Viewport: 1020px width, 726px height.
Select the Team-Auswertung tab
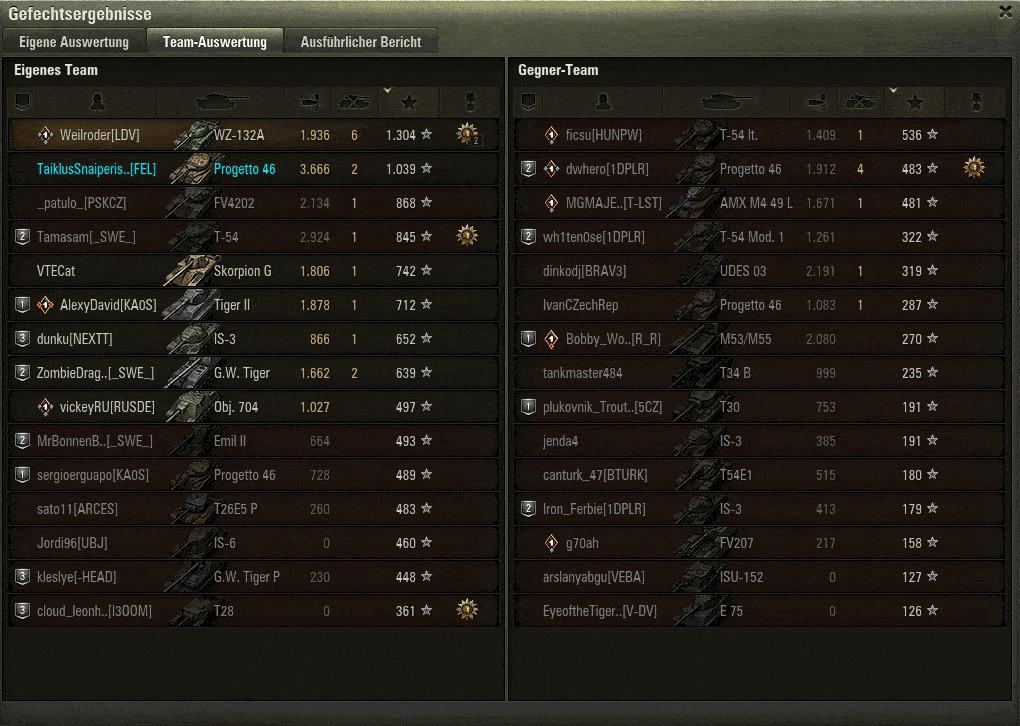pos(215,42)
